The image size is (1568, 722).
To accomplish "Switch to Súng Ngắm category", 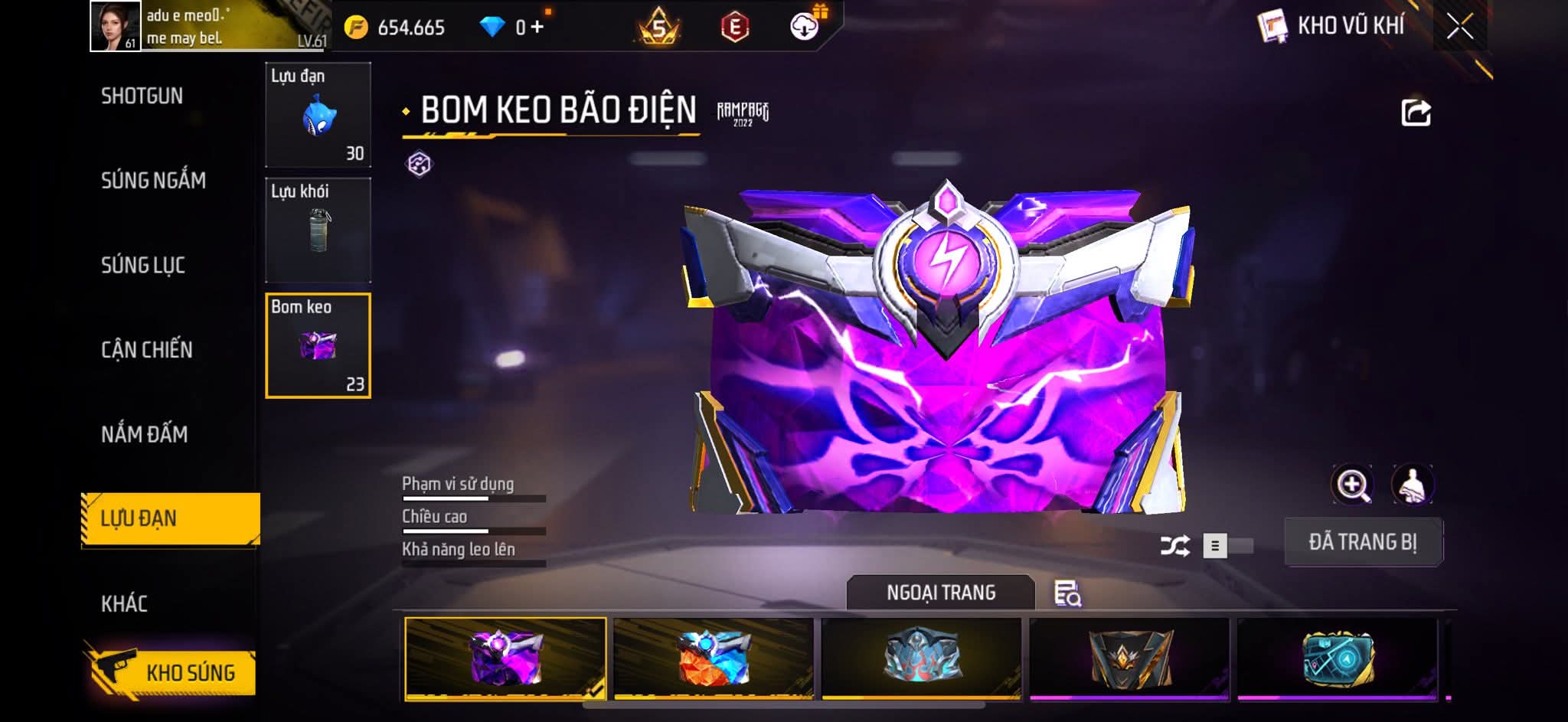I will coord(153,181).
